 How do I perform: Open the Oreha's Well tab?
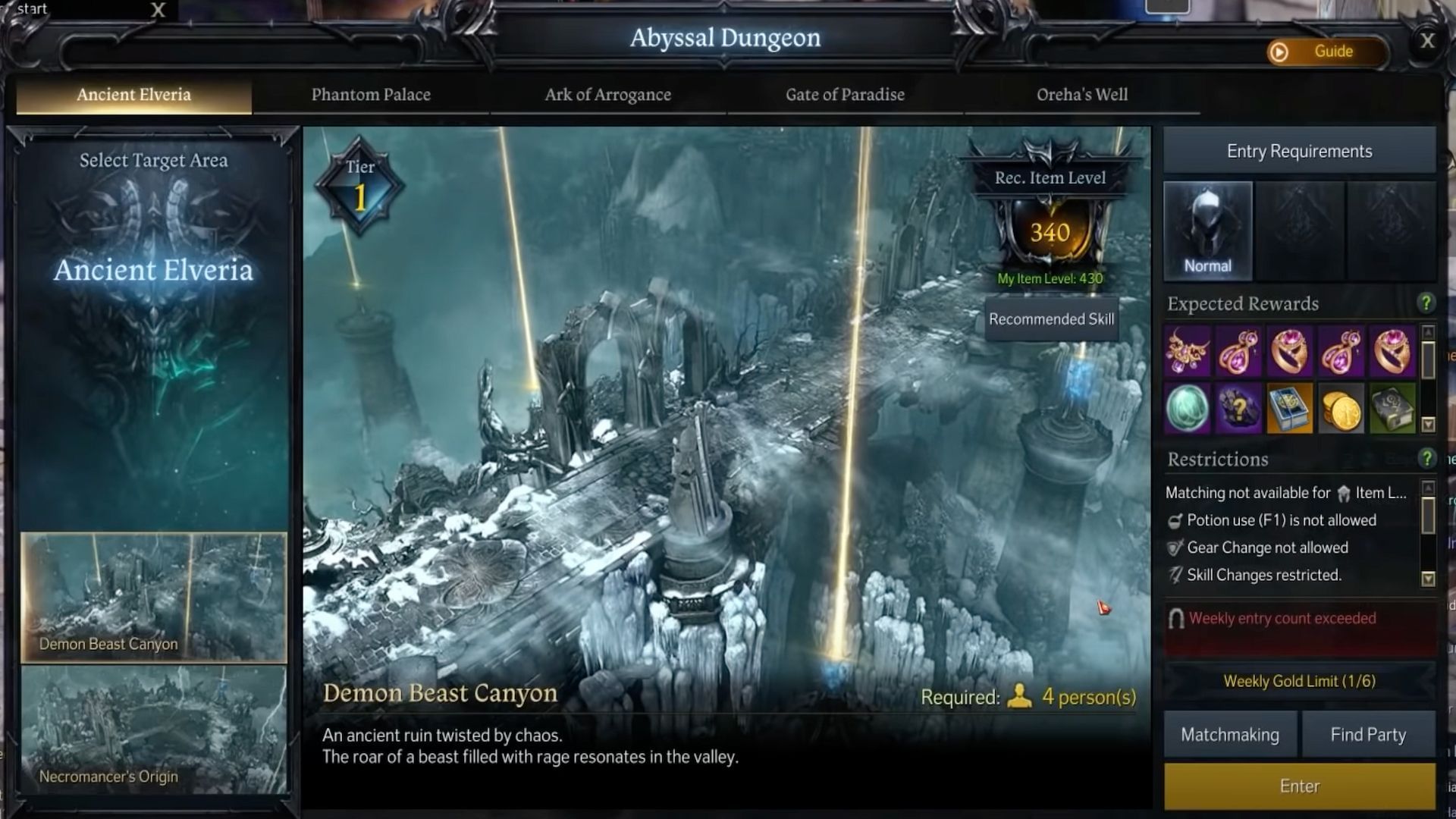(1082, 95)
